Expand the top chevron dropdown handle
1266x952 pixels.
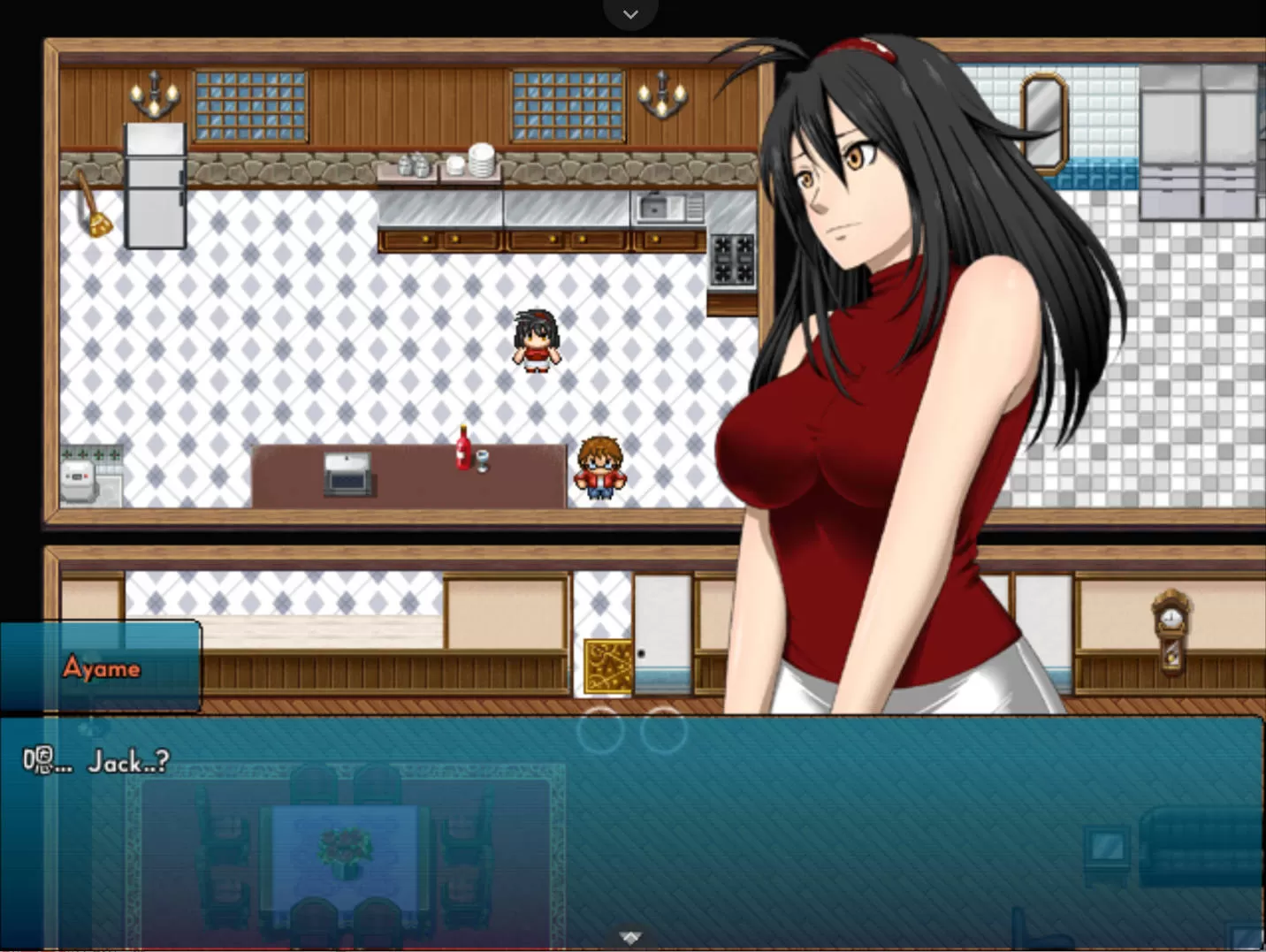point(630,14)
